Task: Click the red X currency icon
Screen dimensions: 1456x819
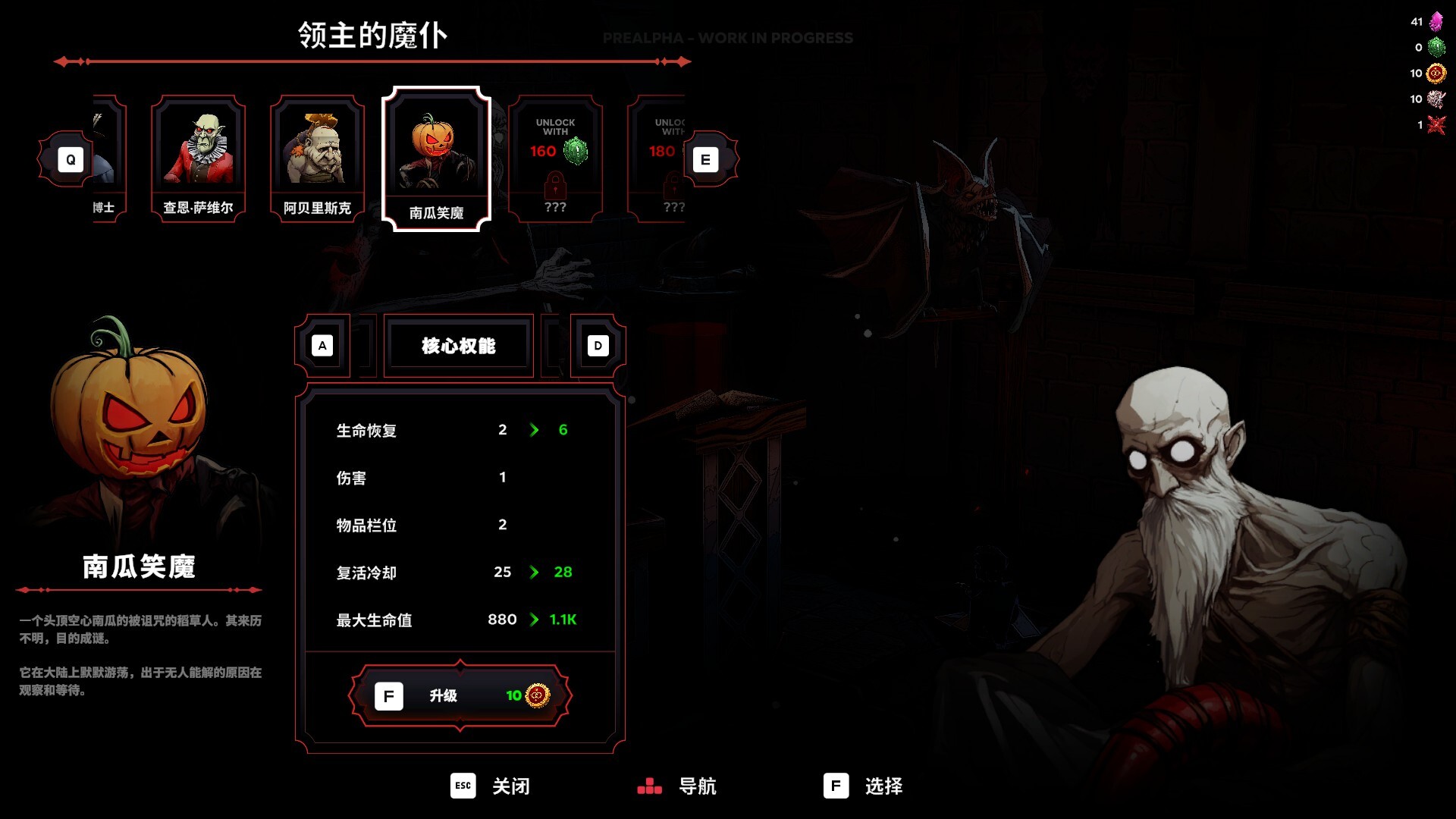Action: 1437,125
